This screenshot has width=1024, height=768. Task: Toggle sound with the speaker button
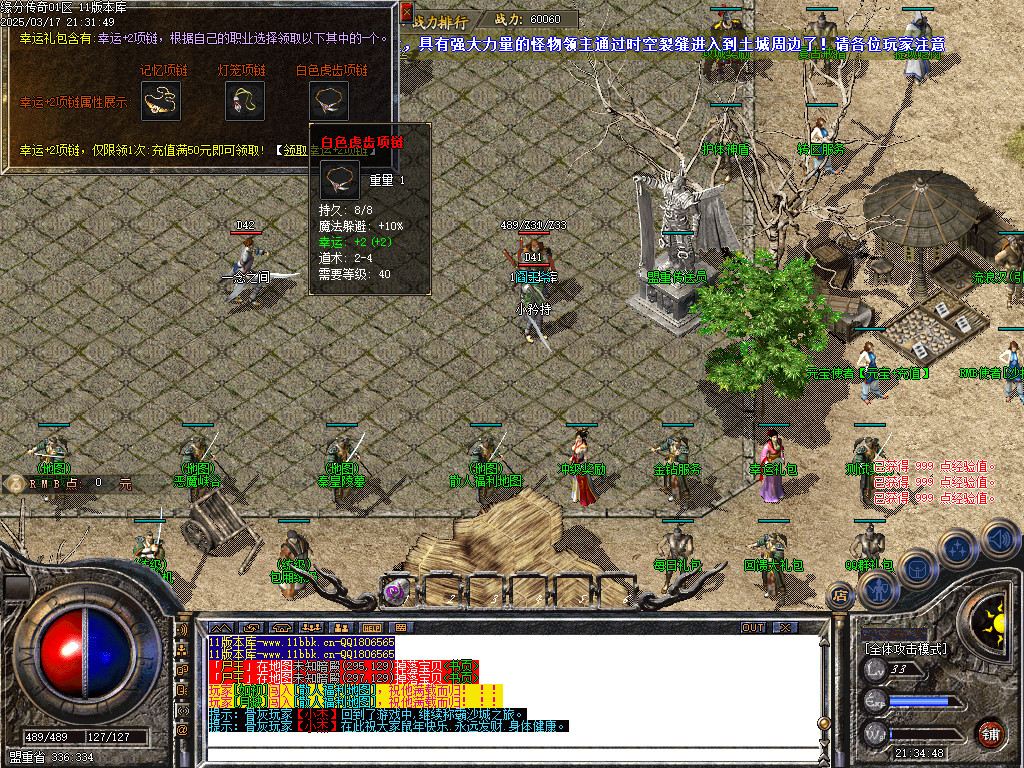pyautogui.click(x=998, y=538)
